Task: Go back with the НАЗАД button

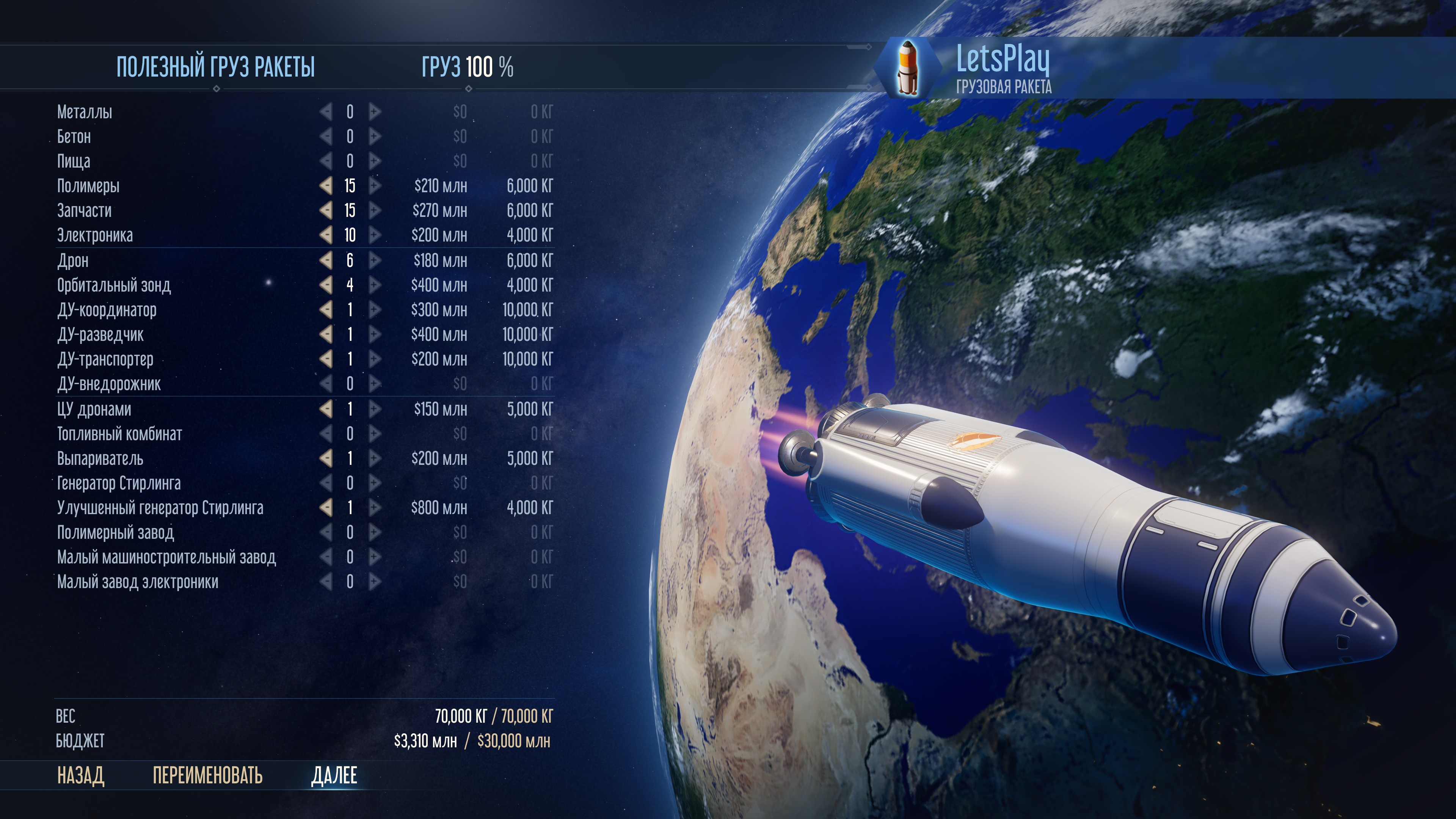Action: pyautogui.click(x=80, y=775)
